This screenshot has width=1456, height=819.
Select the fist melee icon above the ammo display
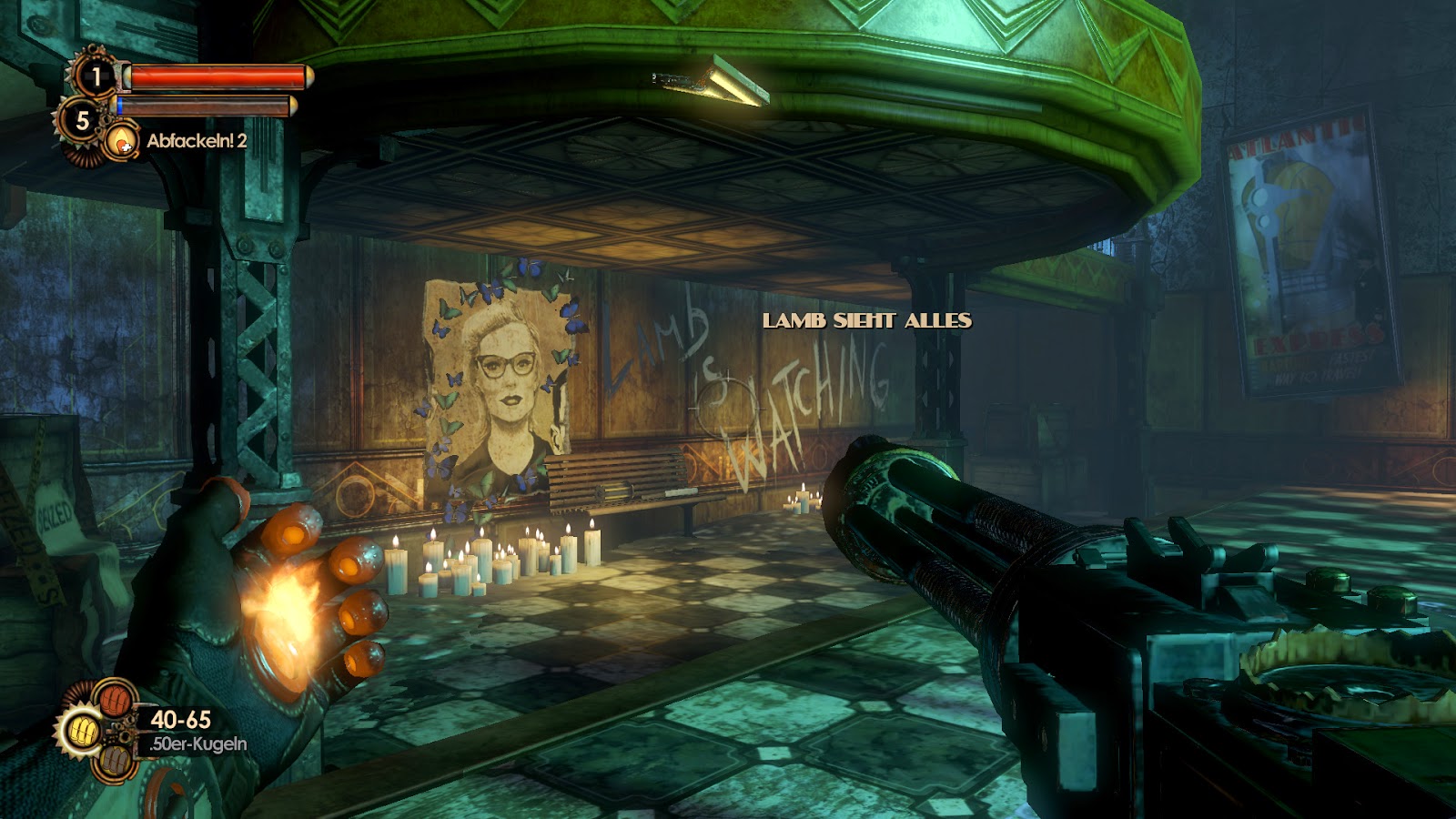click(x=116, y=699)
